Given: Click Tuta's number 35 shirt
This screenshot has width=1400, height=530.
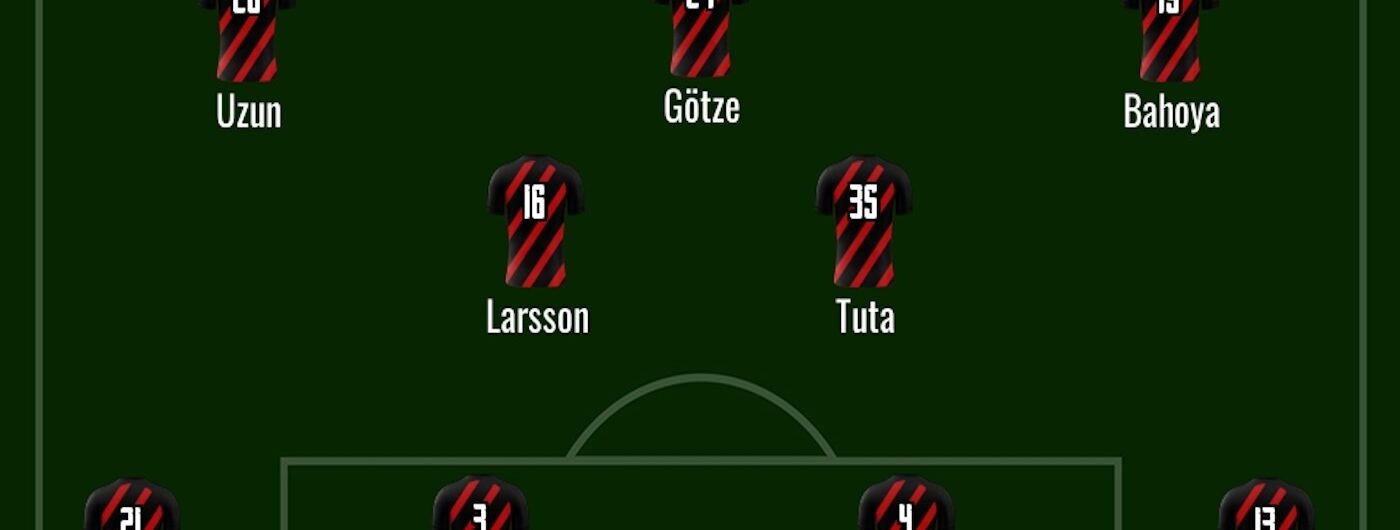Looking at the screenshot, I should tap(864, 221).
